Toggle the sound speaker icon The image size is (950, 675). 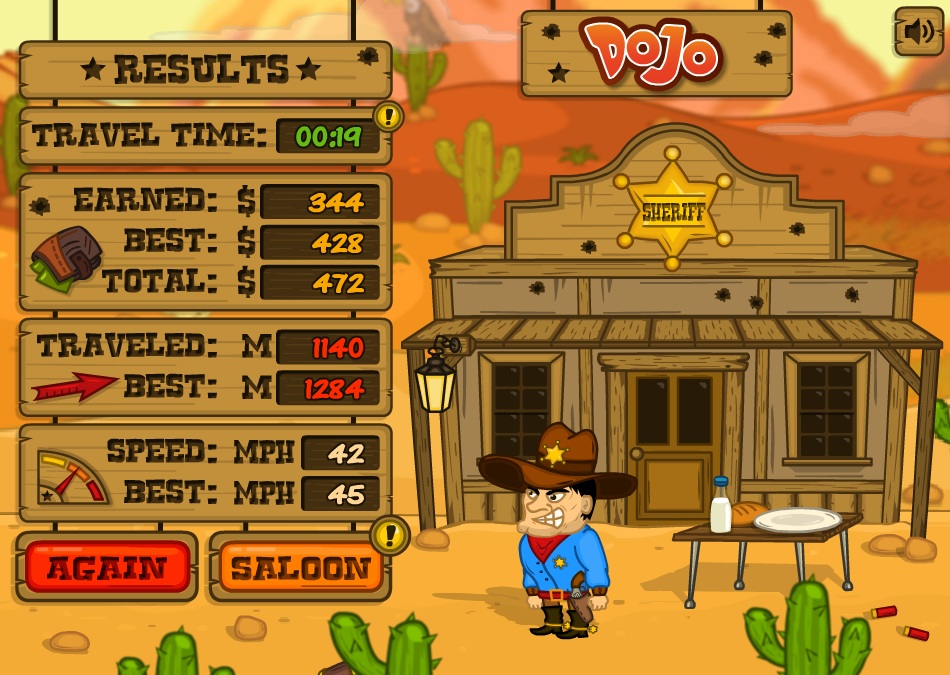coord(918,32)
